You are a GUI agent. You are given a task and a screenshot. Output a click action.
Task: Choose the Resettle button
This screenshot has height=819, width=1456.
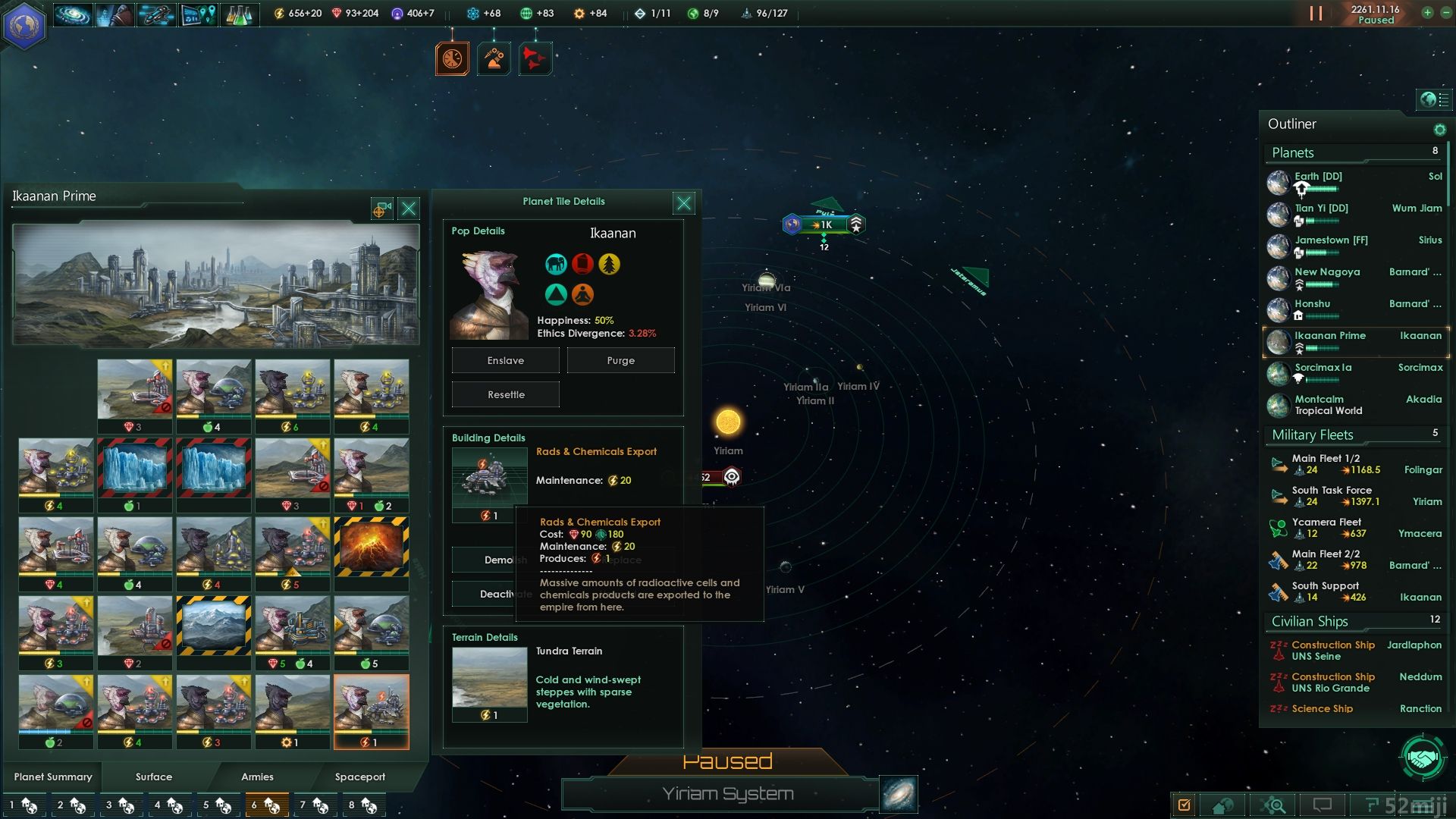pyautogui.click(x=505, y=394)
